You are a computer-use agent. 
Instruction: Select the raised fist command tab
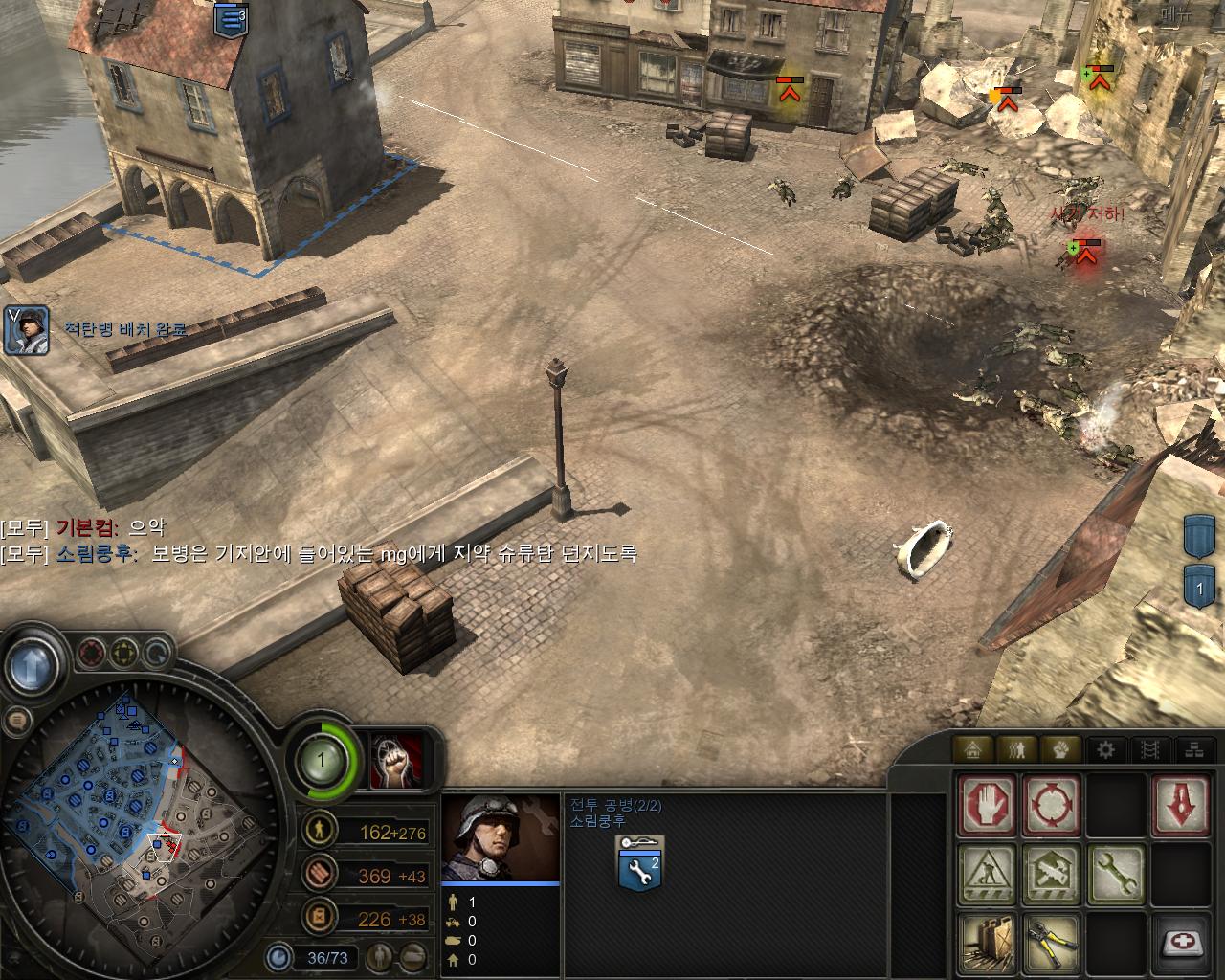tap(1062, 749)
